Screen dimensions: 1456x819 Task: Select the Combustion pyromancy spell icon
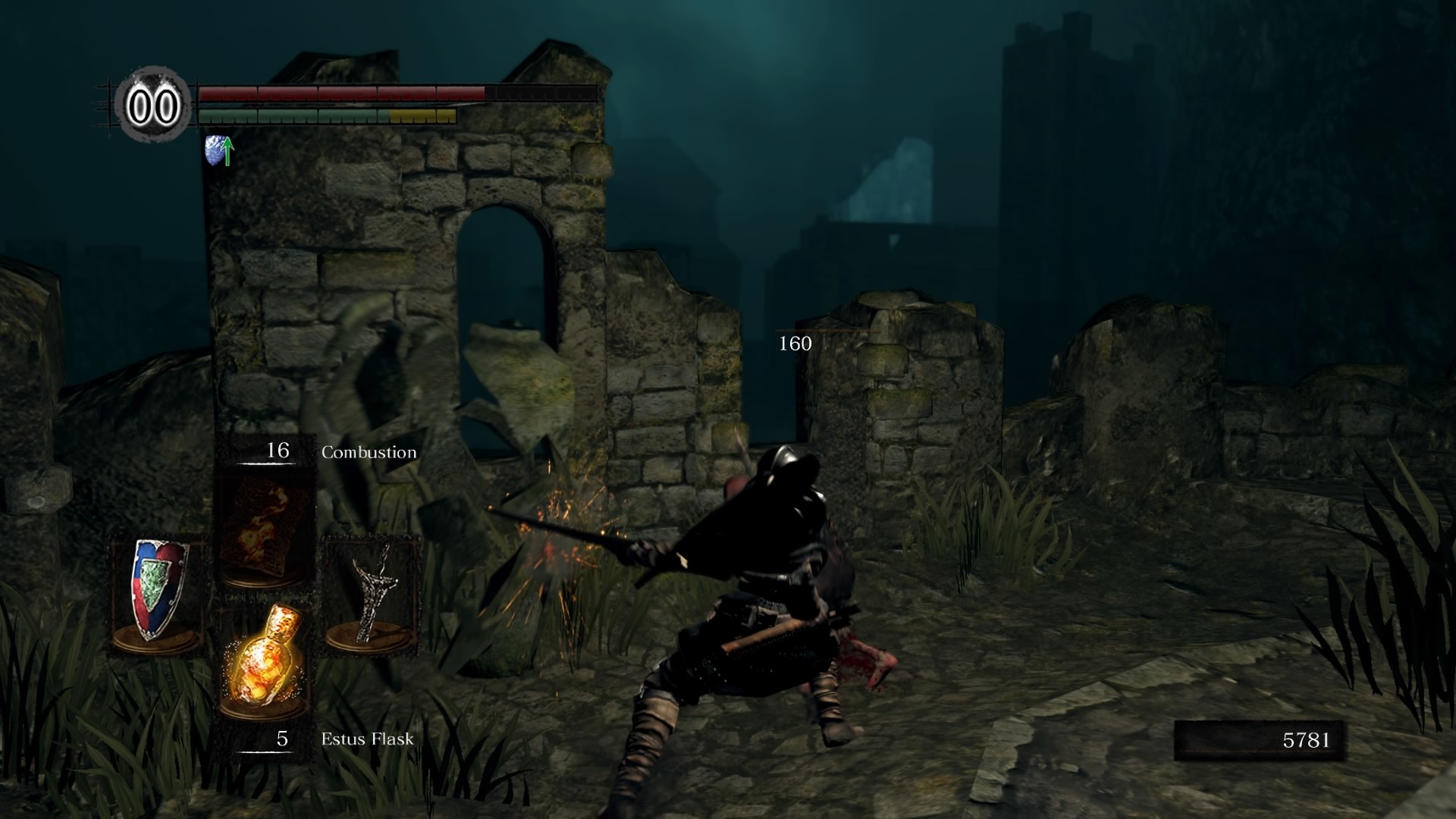pyautogui.click(x=265, y=523)
